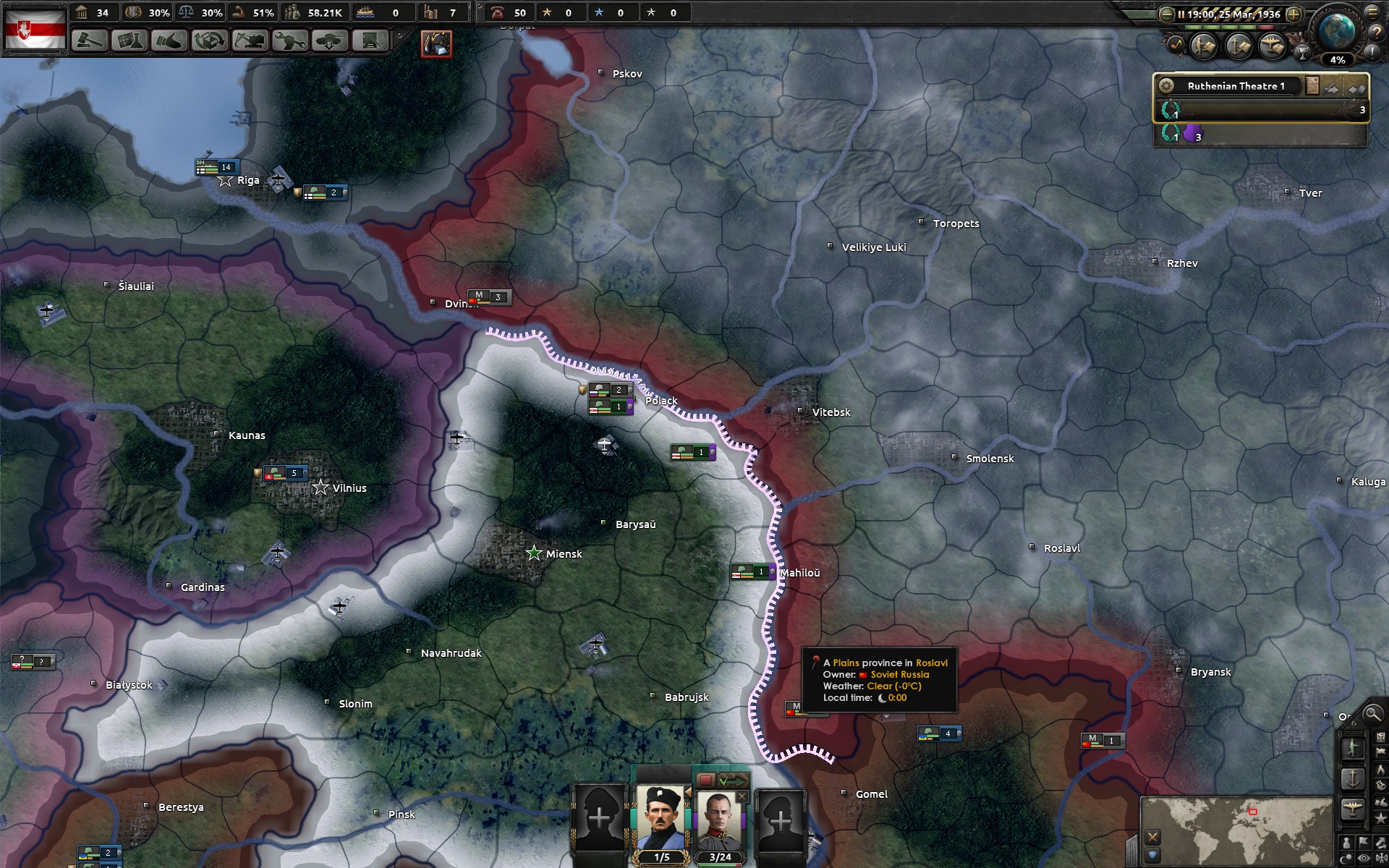Open the production screen with the recycling-arrows icon
The width and height of the screenshot is (1389, 868).
pos(209,42)
